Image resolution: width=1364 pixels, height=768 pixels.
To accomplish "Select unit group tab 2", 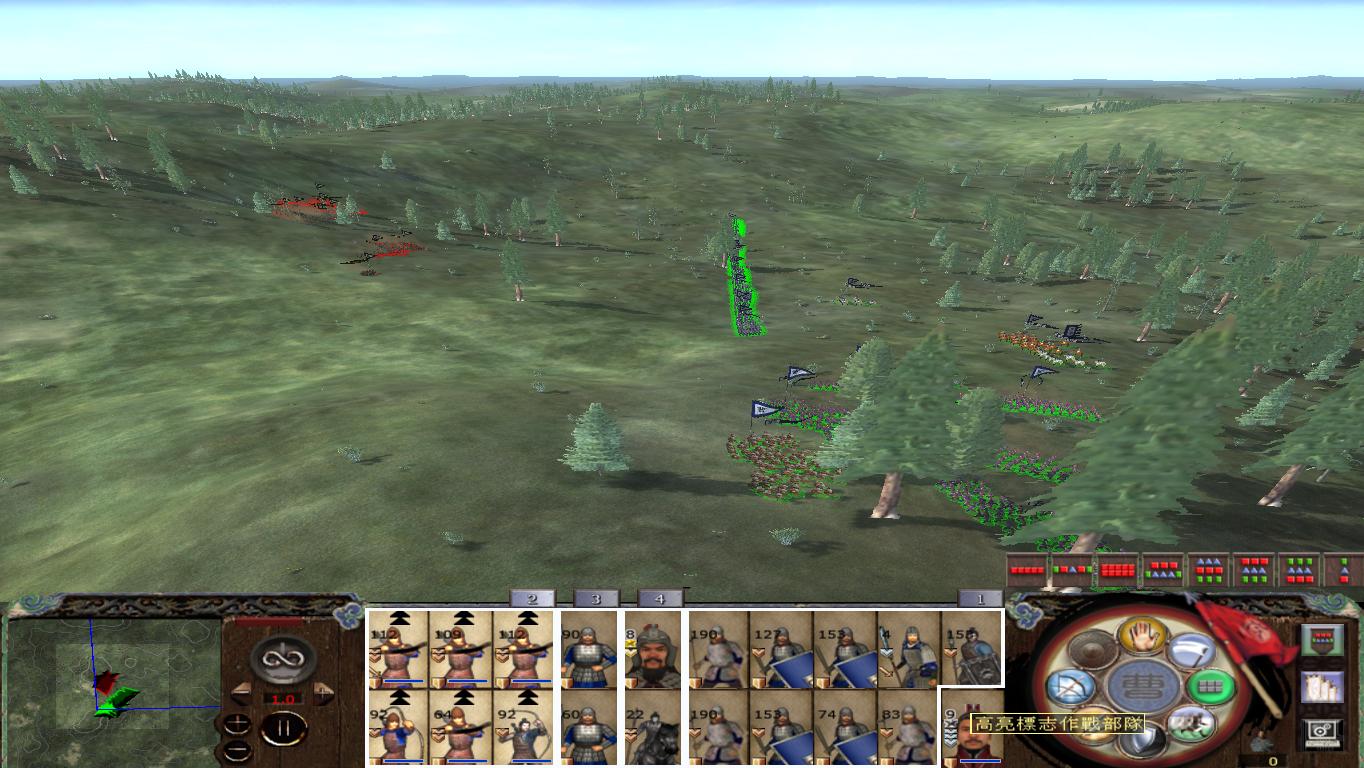I will pos(530,598).
